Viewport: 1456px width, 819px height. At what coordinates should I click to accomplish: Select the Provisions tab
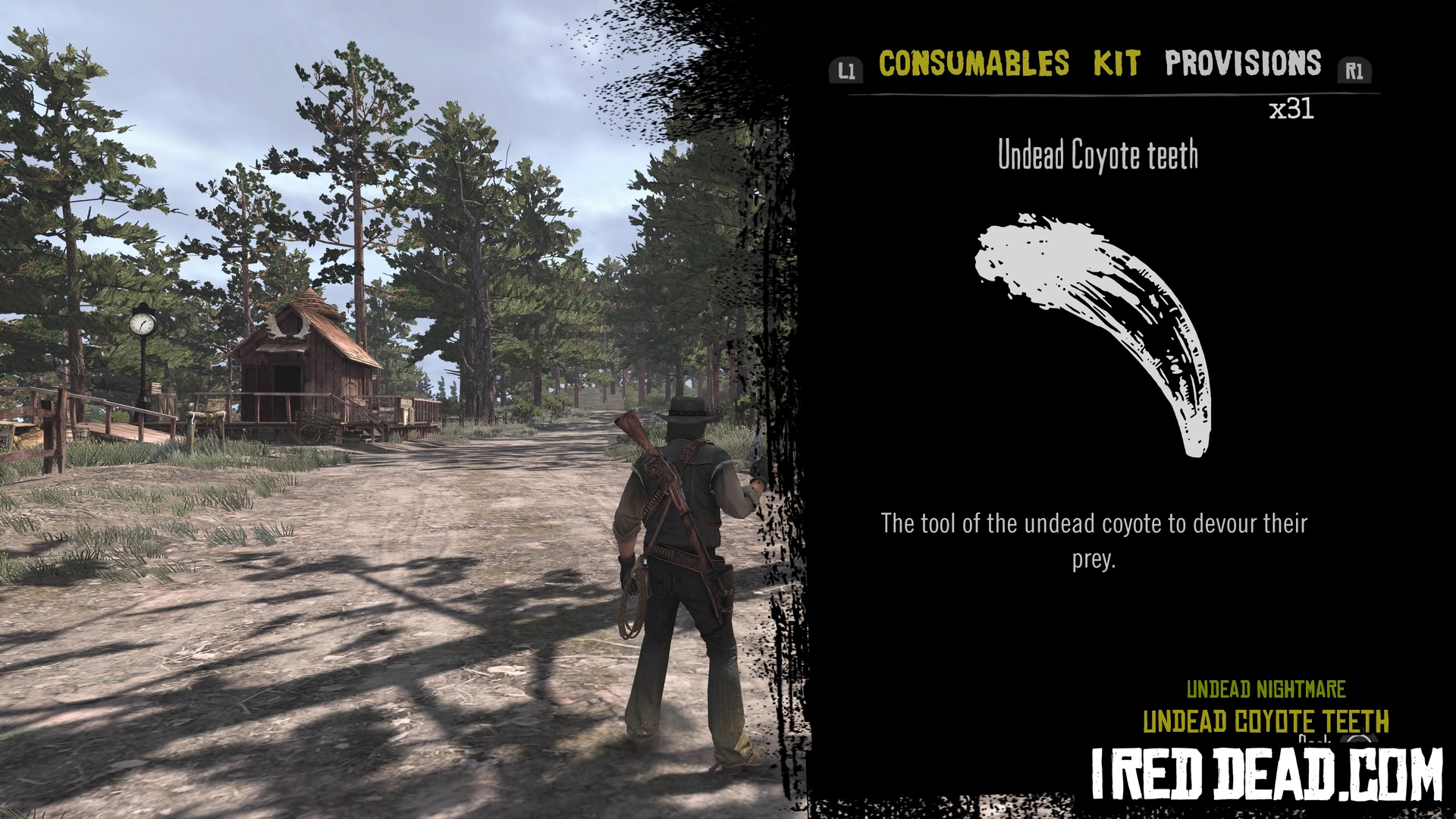1243,64
